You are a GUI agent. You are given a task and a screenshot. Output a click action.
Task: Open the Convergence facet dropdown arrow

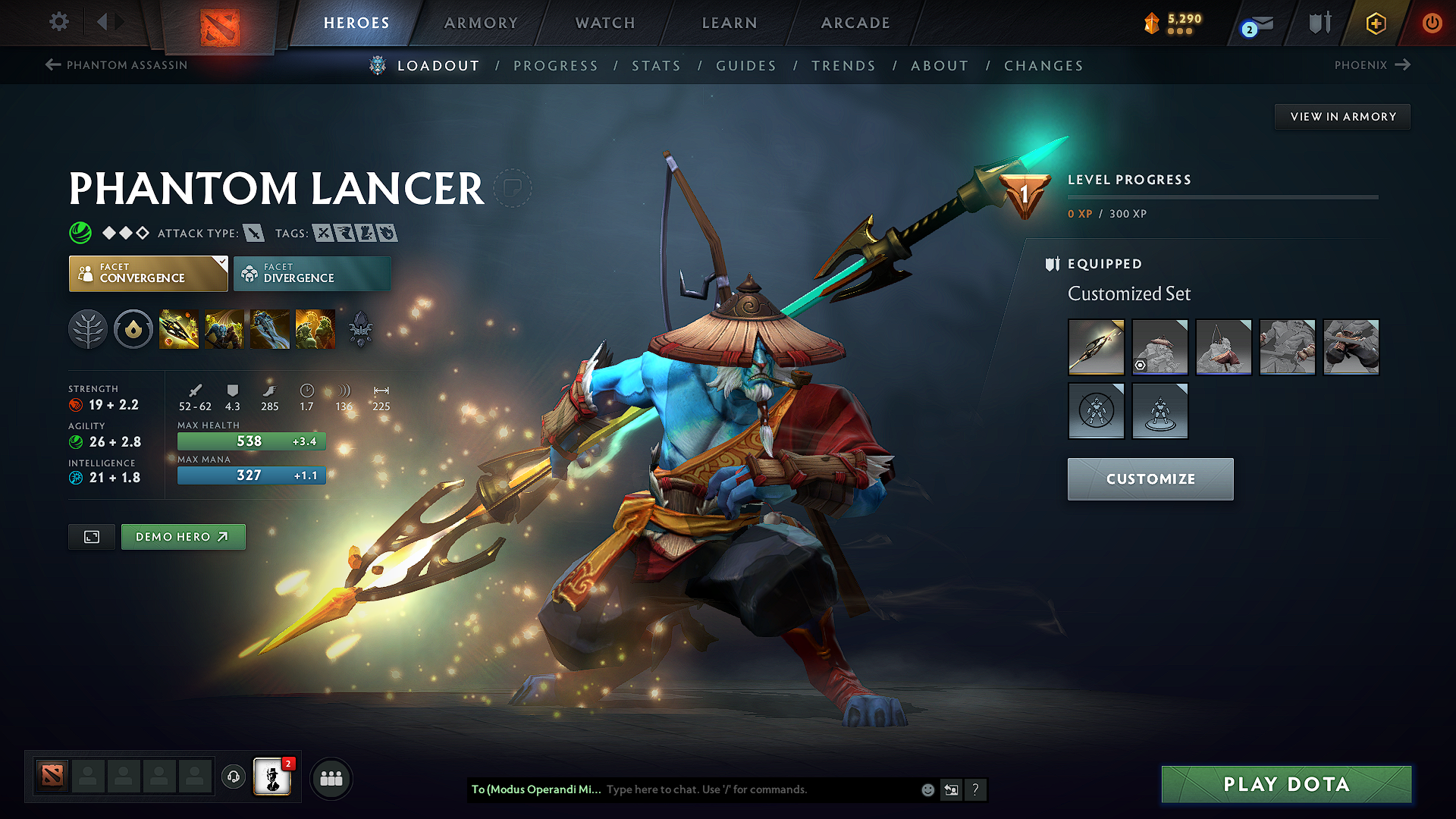[x=221, y=262]
